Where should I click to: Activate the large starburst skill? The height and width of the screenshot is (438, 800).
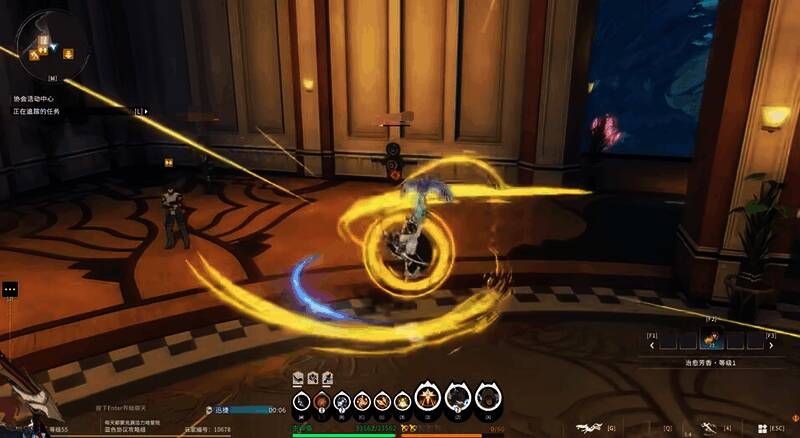tap(428, 399)
